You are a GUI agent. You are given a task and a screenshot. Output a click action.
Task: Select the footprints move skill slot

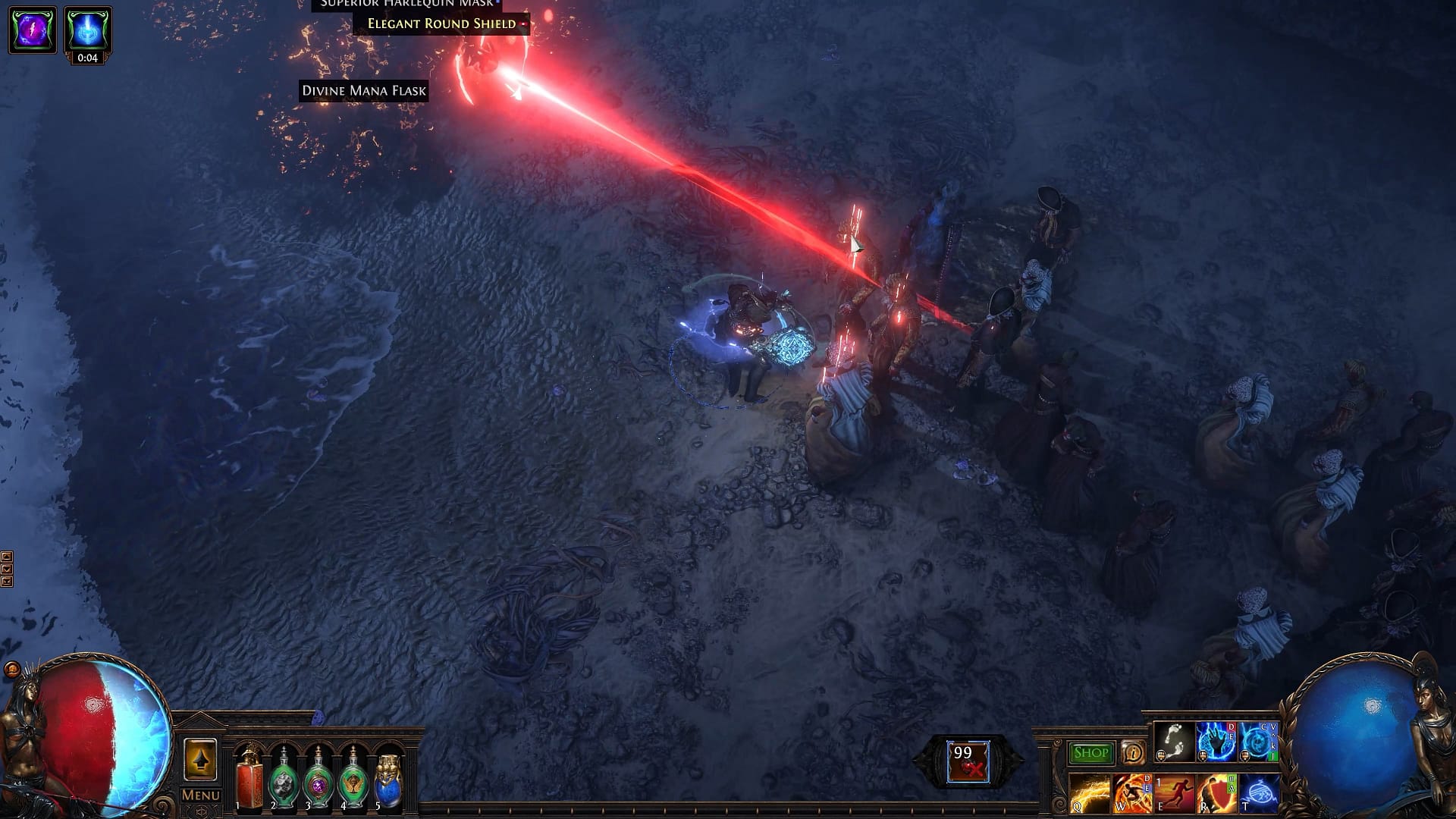coord(1174,742)
